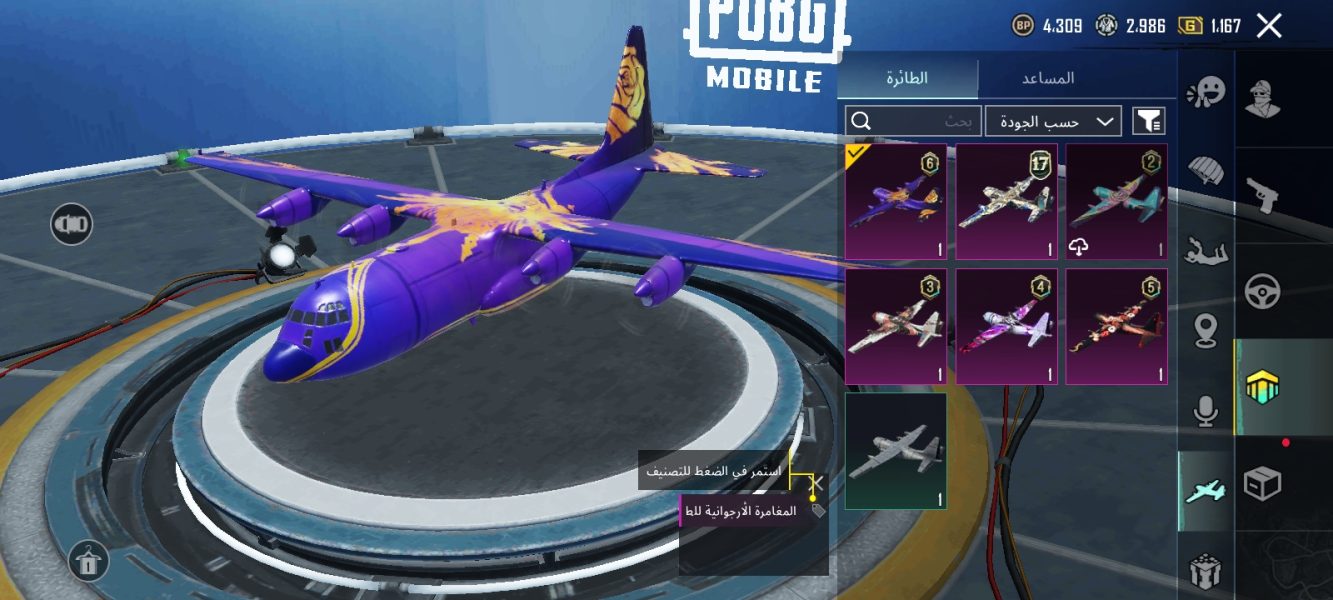Viewport: 1333px width, 600px height.
Task: Click the search field with magnifier icon
Action: click(912, 122)
